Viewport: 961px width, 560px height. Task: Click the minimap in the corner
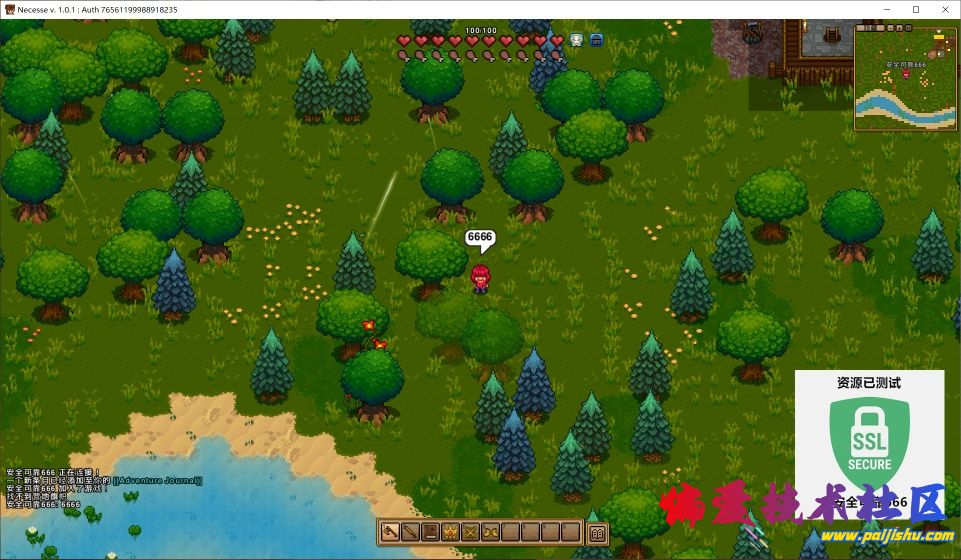[x=905, y=77]
